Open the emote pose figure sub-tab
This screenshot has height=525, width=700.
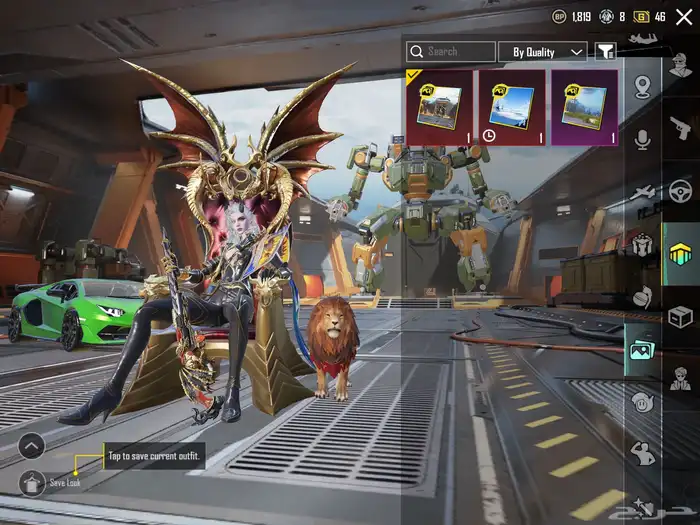[x=643, y=453]
